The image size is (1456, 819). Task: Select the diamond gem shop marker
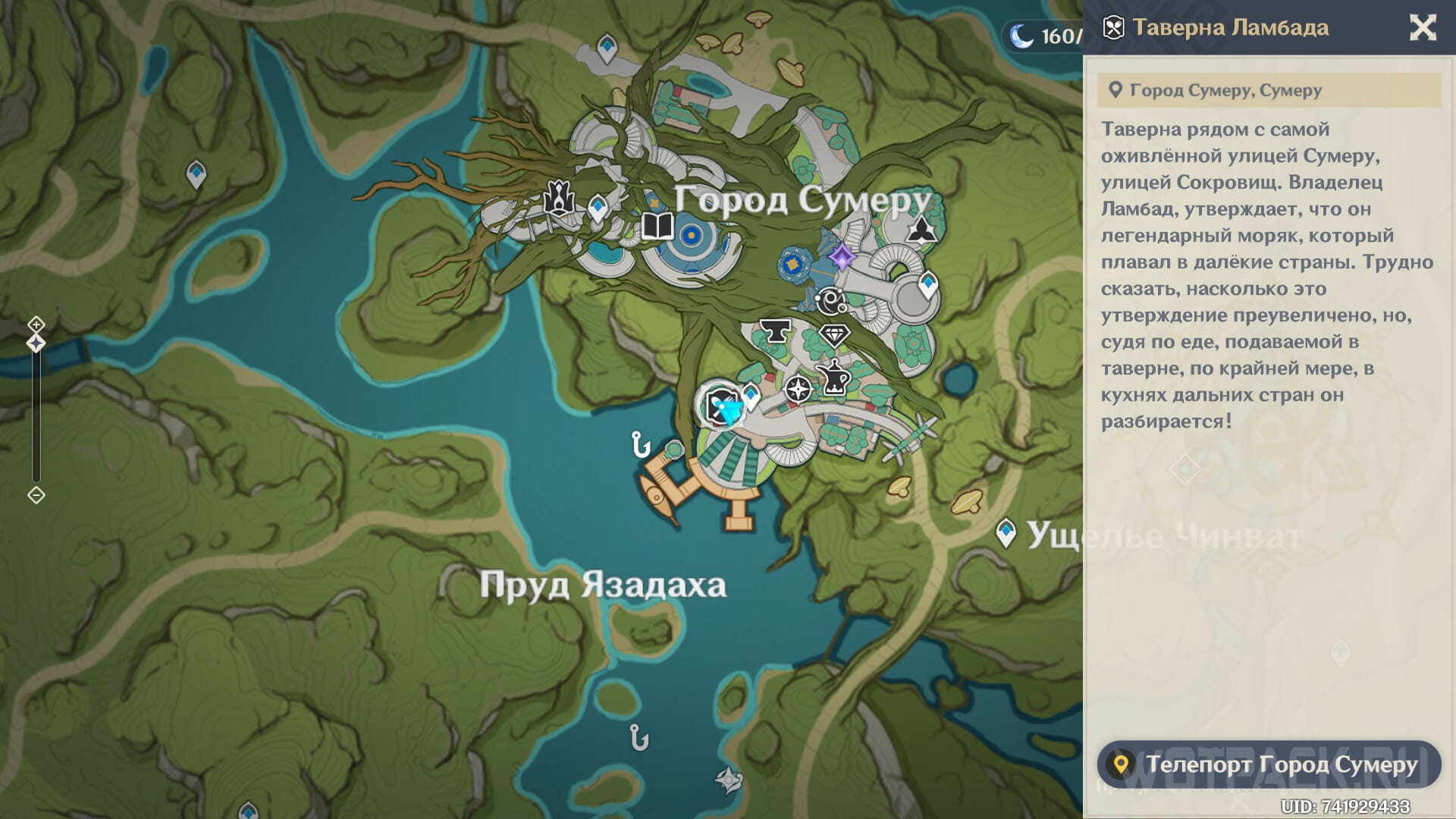tap(834, 334)
